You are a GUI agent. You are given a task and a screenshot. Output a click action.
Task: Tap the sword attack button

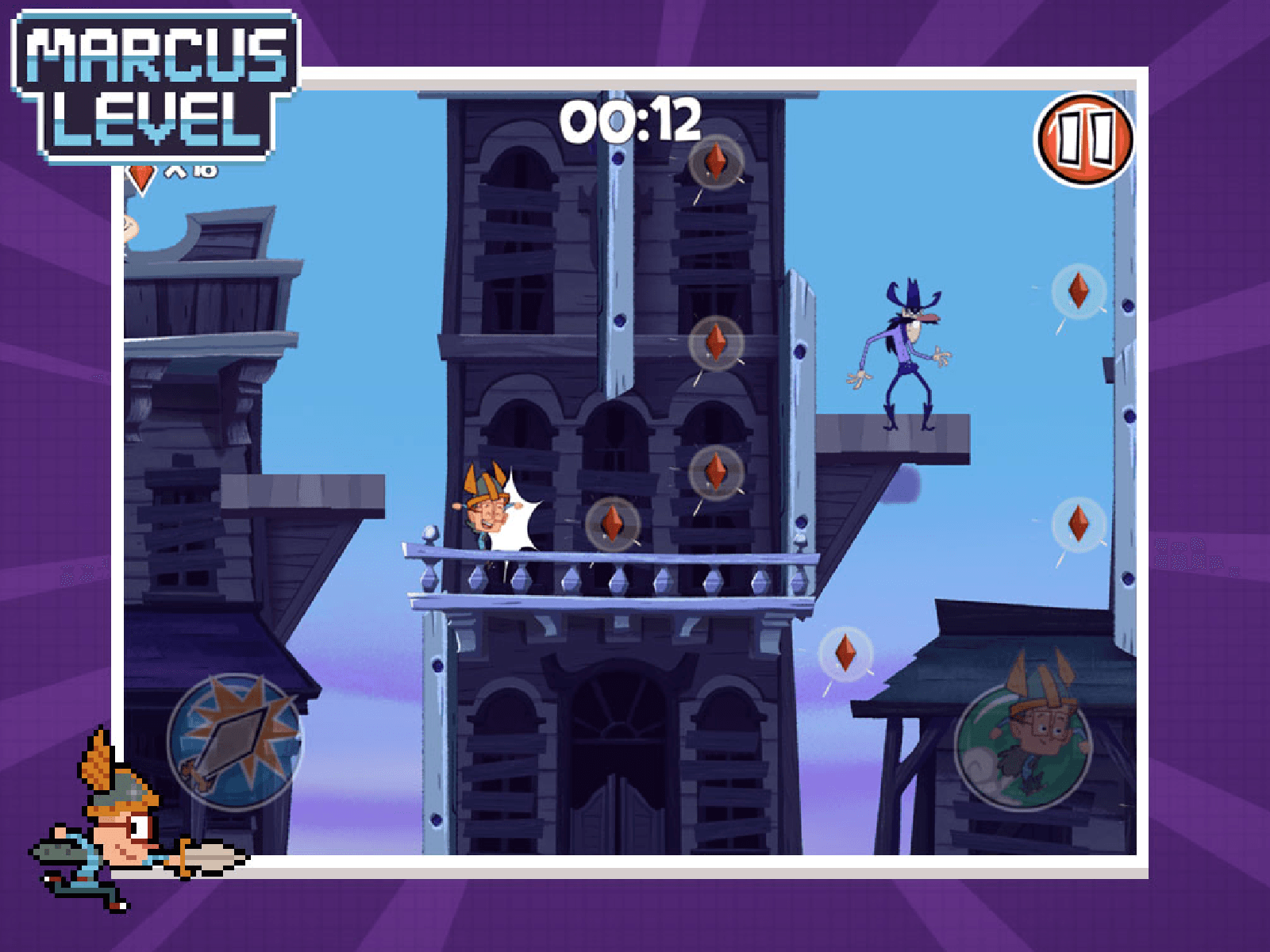point(235,742)
